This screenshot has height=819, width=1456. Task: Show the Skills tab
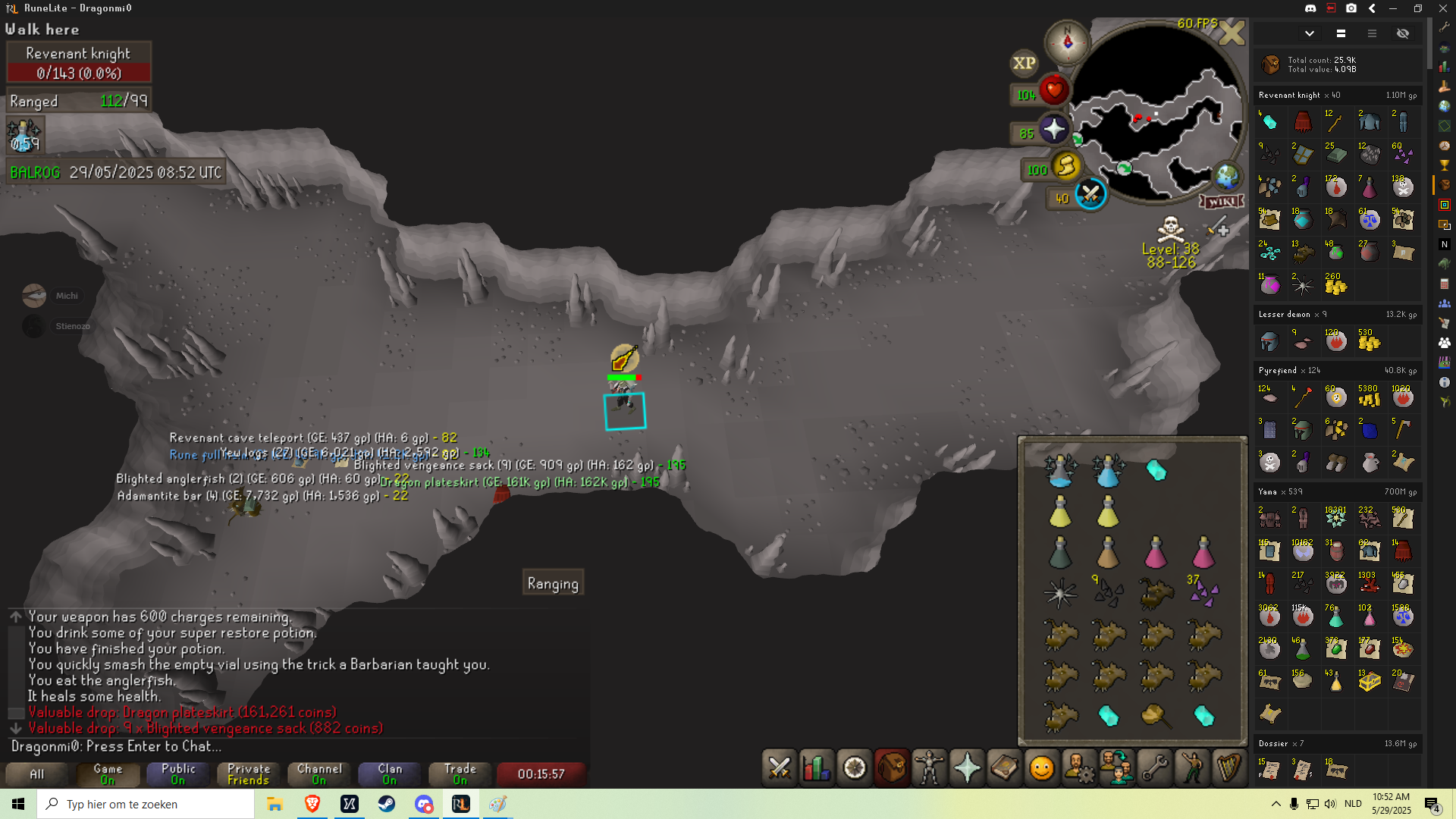click(817, 768)
